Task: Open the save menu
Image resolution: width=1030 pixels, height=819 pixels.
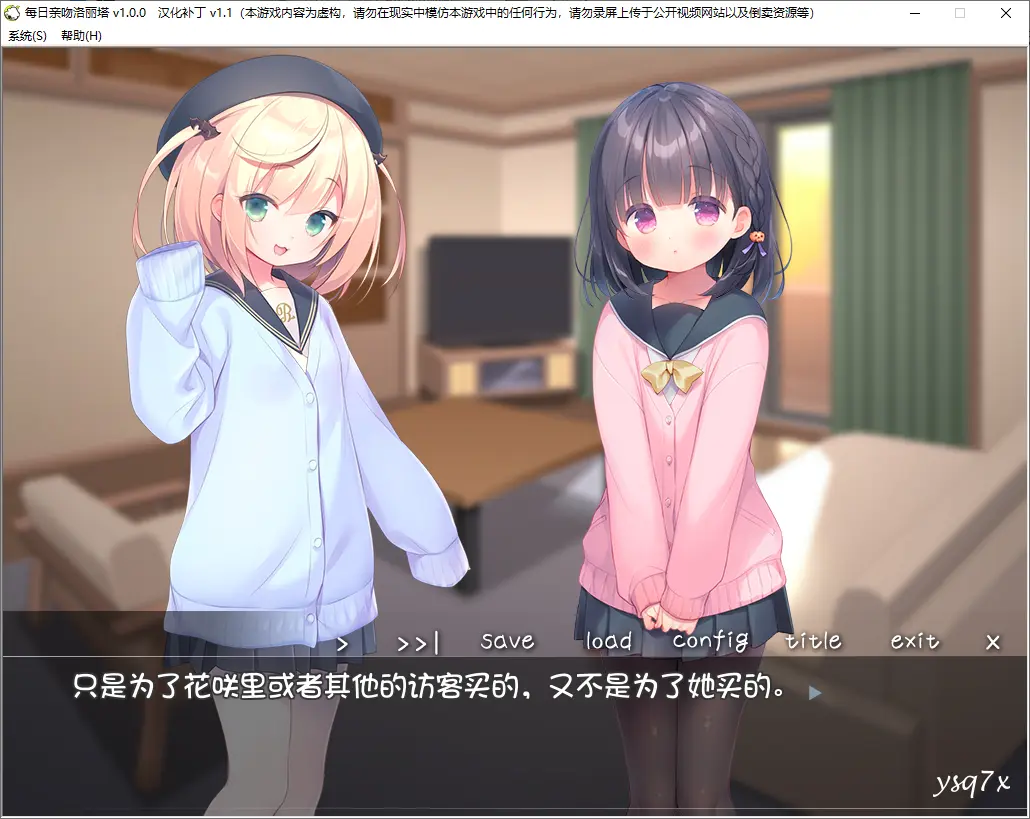Action: click(x=507, y=641)
